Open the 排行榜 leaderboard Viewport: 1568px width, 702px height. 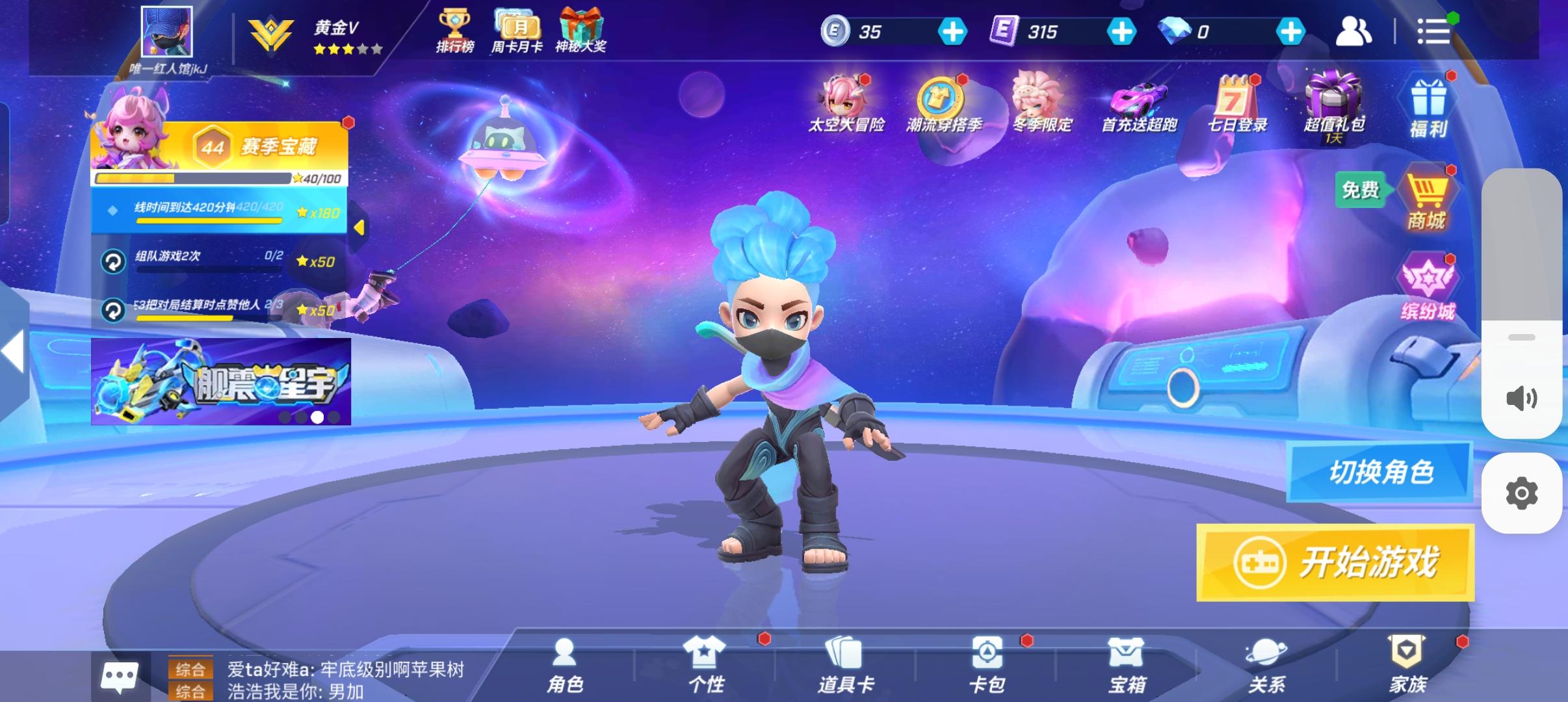456,31
